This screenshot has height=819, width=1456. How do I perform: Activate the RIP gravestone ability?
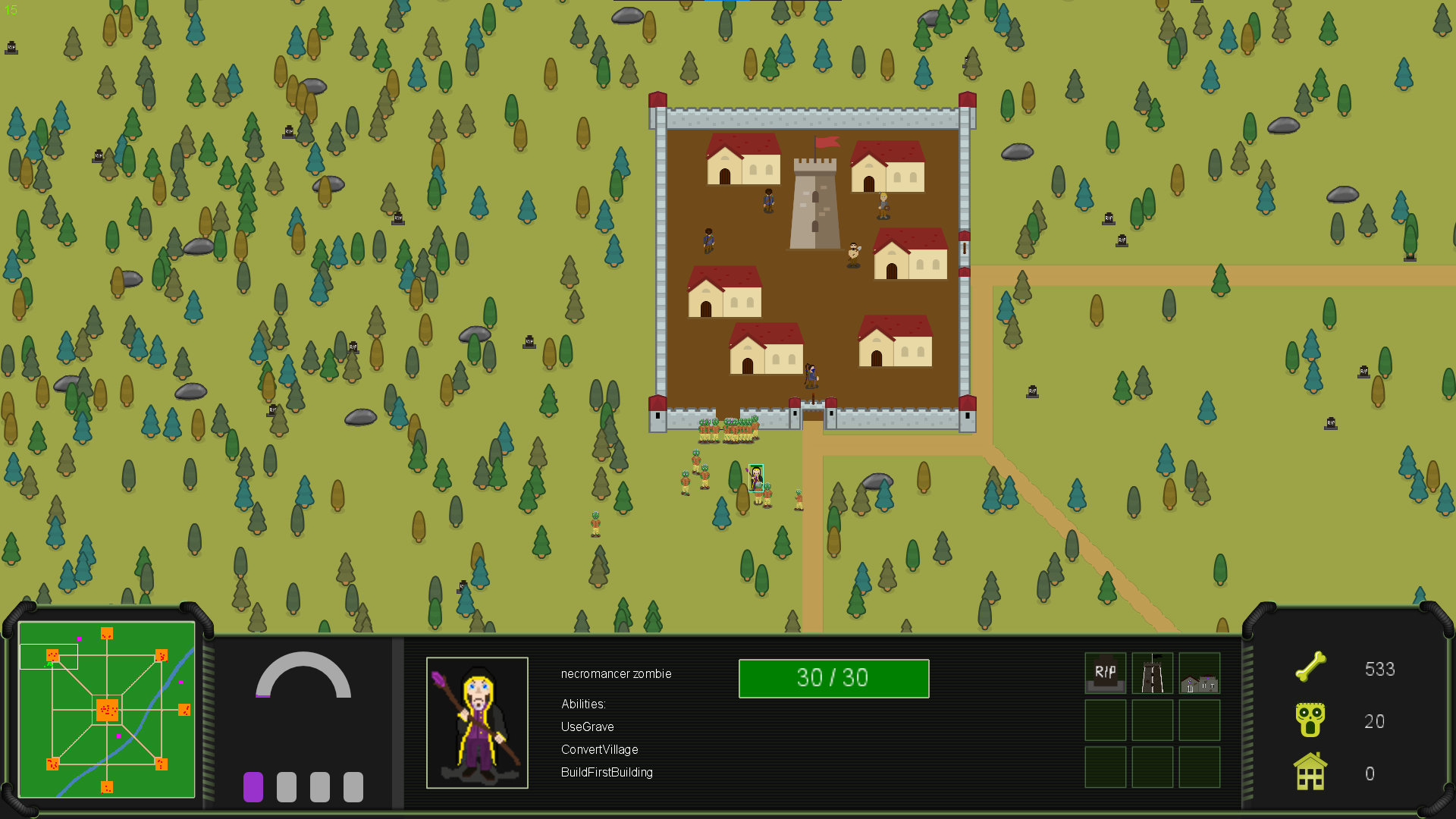(x=1105, y=673)
